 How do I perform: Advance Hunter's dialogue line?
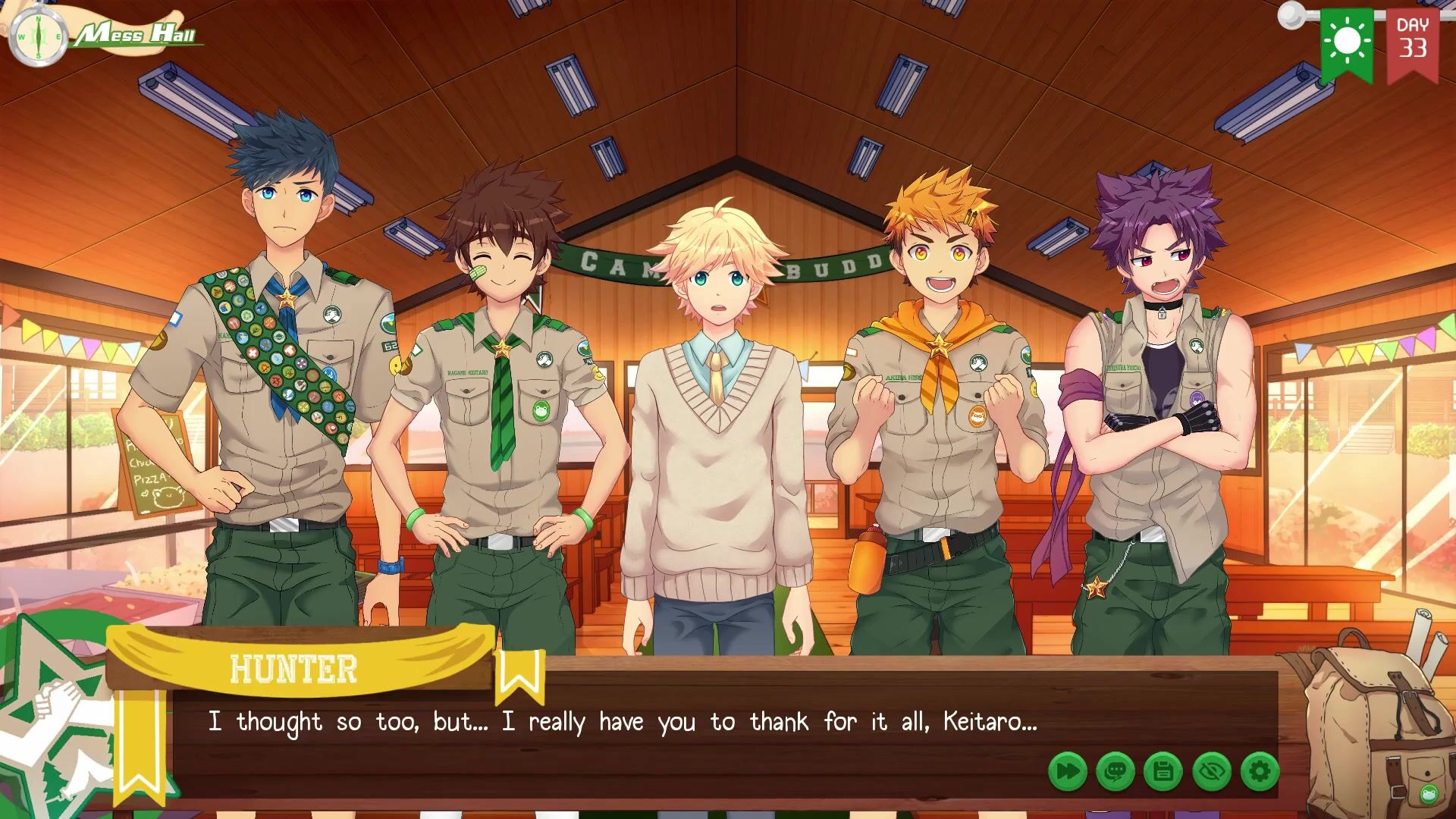click(622, 722)
